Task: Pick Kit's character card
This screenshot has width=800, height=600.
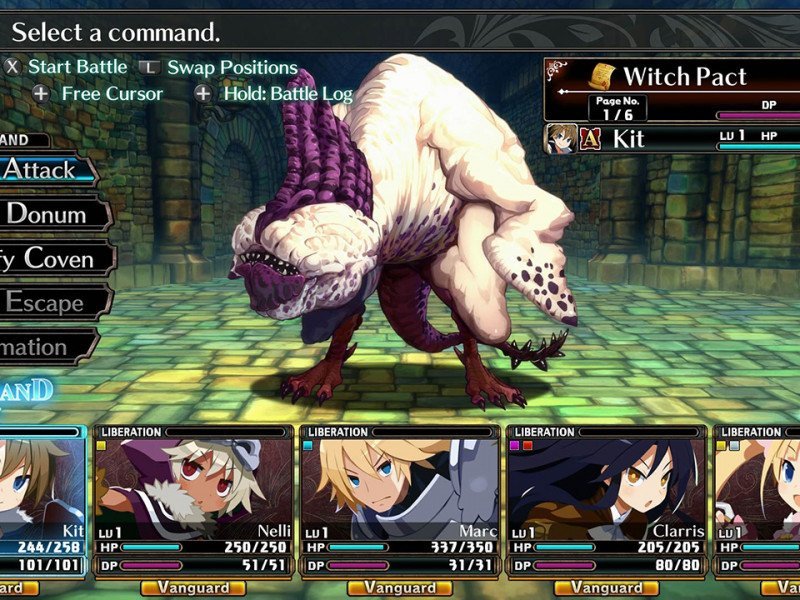Action: click(40, 484)
